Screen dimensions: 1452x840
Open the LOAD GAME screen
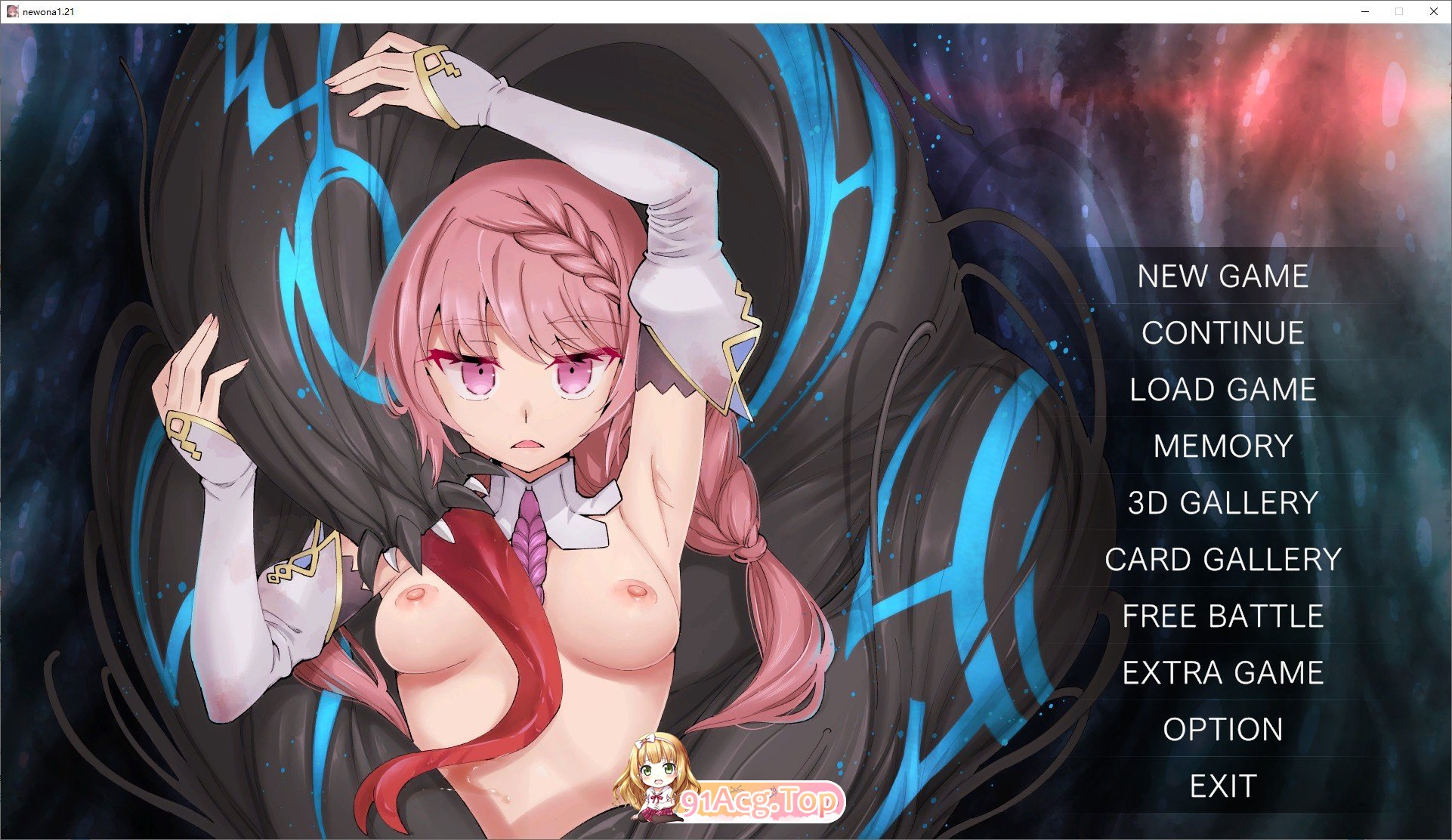coord(1222,390)
